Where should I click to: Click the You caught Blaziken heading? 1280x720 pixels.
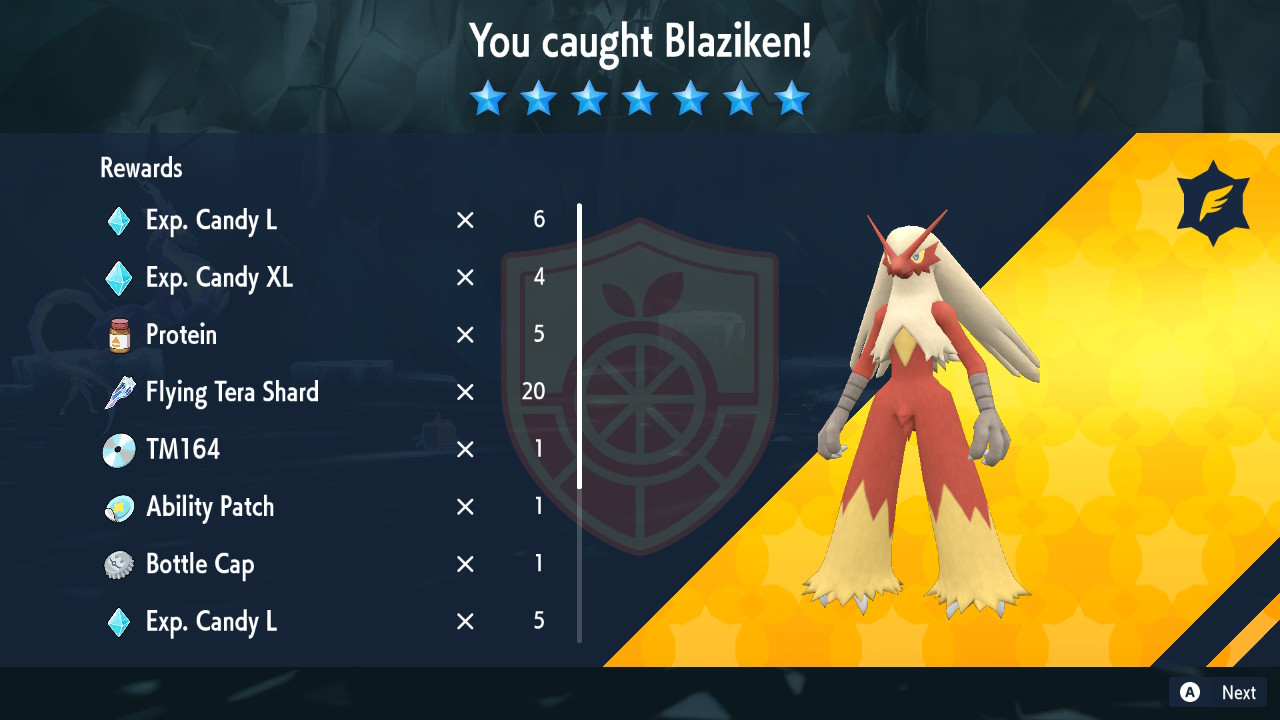point(640,43)
